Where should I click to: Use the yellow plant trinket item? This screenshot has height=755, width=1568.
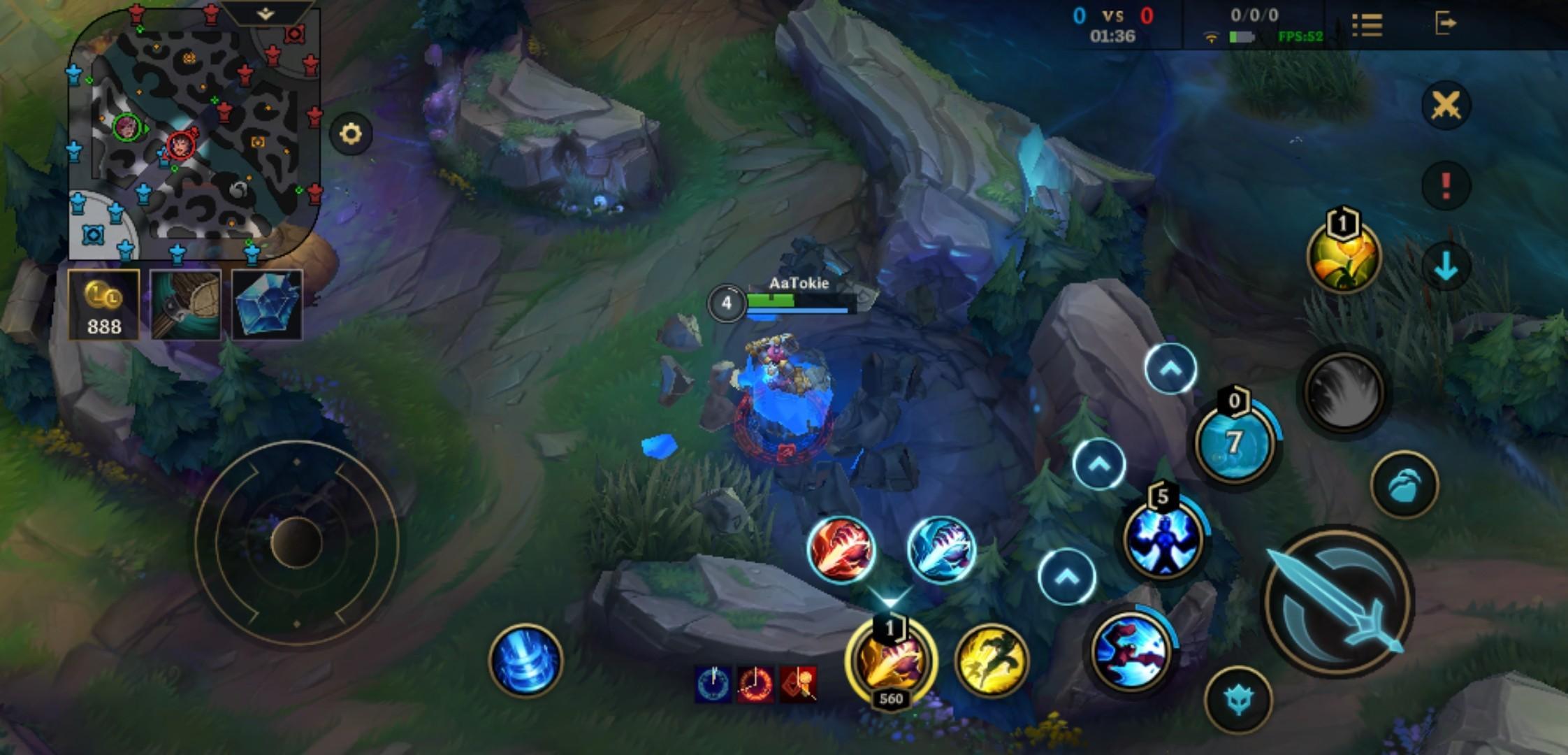click(1343, 257)
